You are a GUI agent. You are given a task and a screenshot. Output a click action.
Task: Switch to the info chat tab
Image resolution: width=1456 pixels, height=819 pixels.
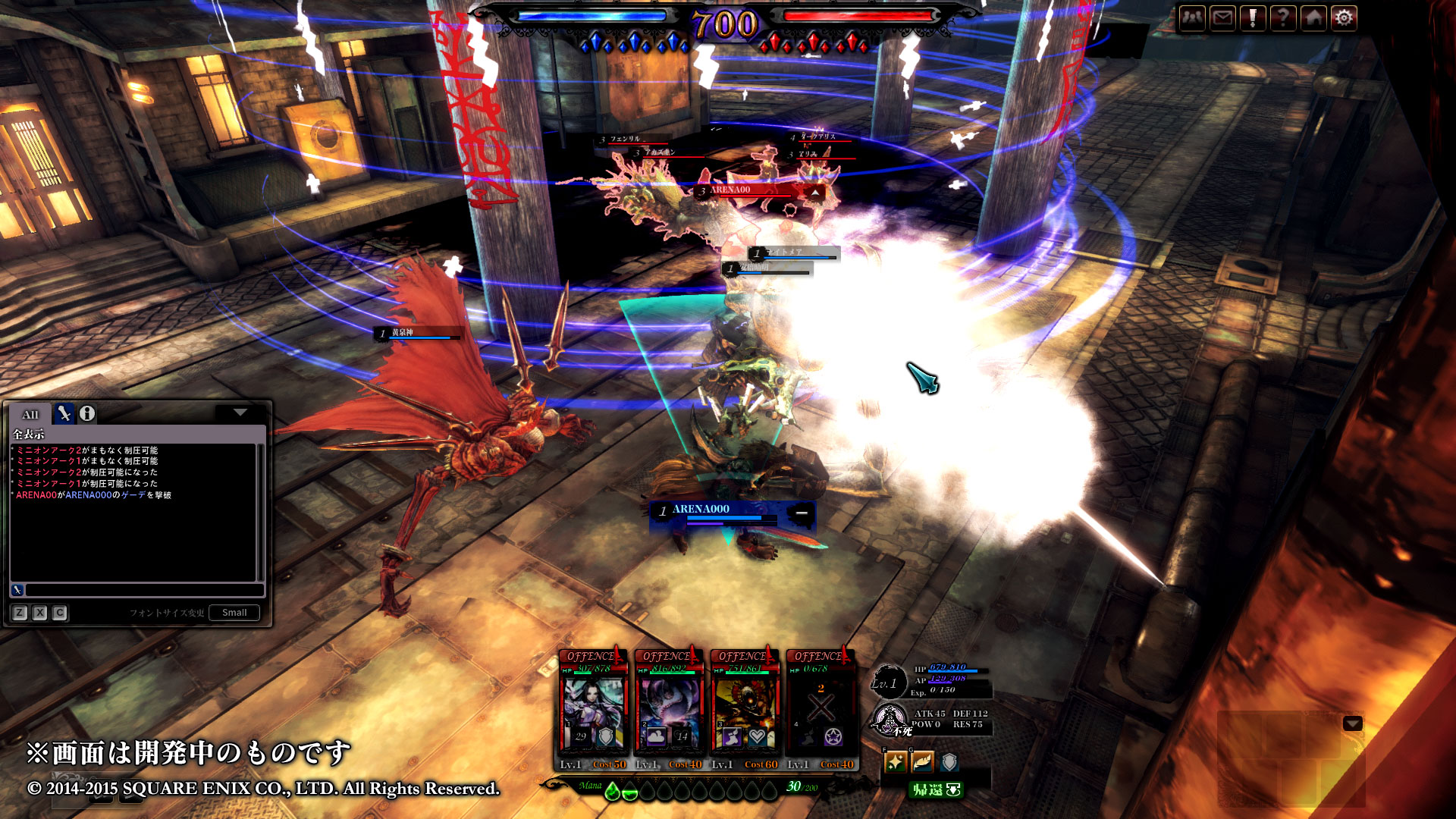87,413
